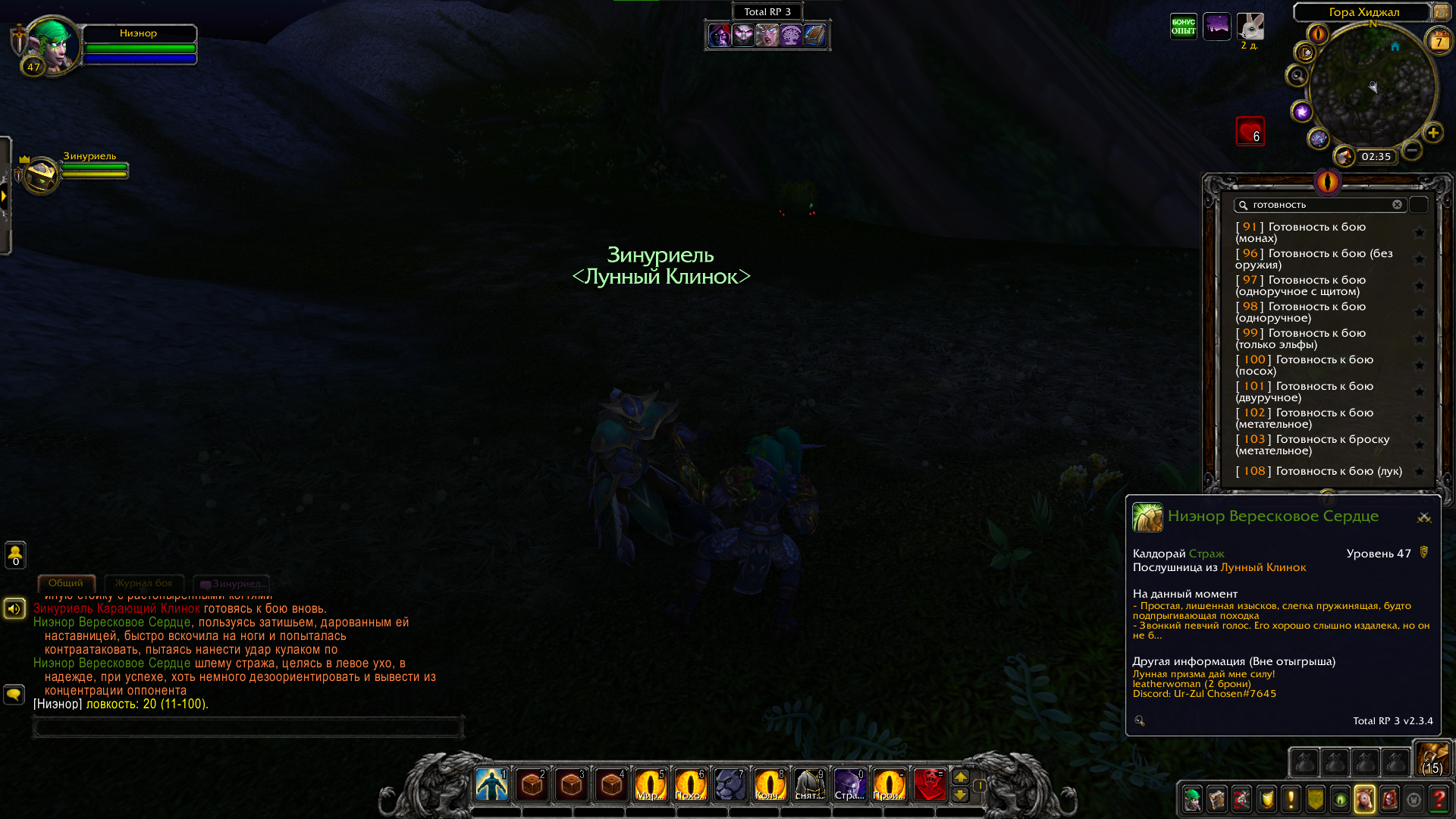1456x819 pixels.
Task: Zoom out the minimap with minus button
Action: pos(1411,150)
